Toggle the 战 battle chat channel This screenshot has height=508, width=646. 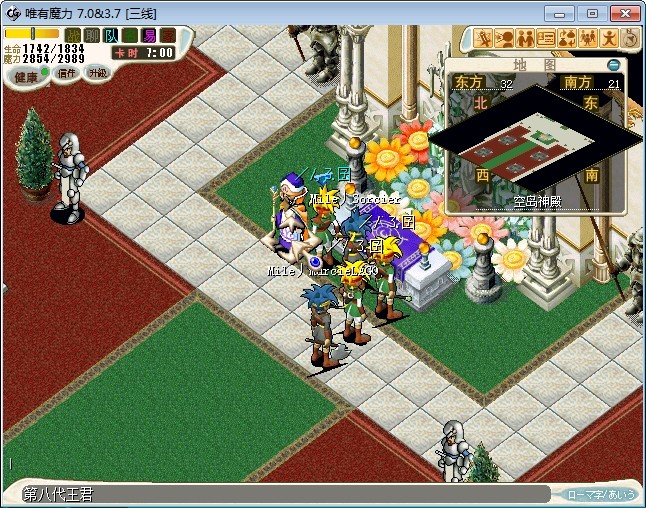pos(73,35)
